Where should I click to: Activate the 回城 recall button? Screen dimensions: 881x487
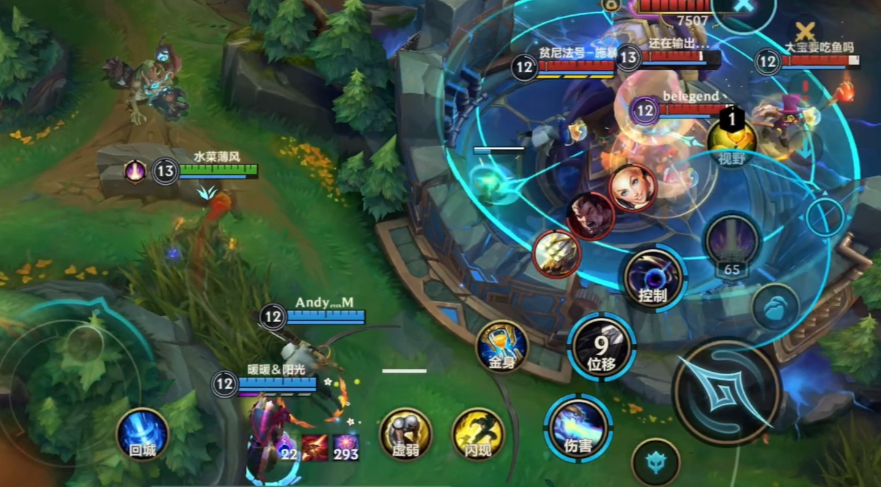pos(142,433)
